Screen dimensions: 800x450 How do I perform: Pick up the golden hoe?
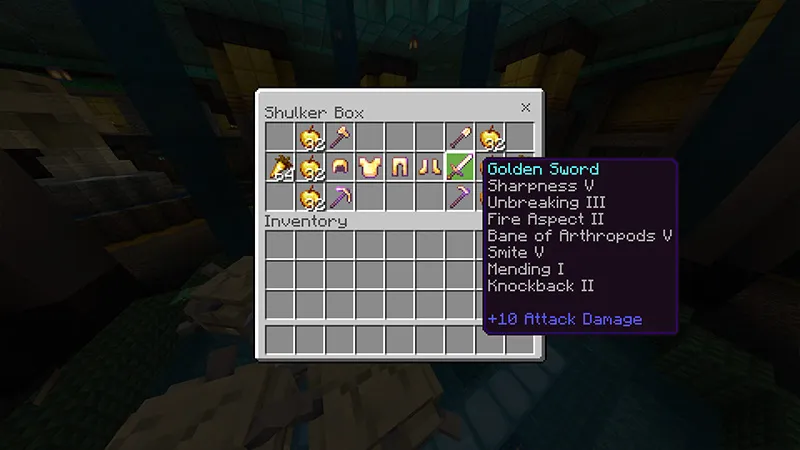point(460,196)
